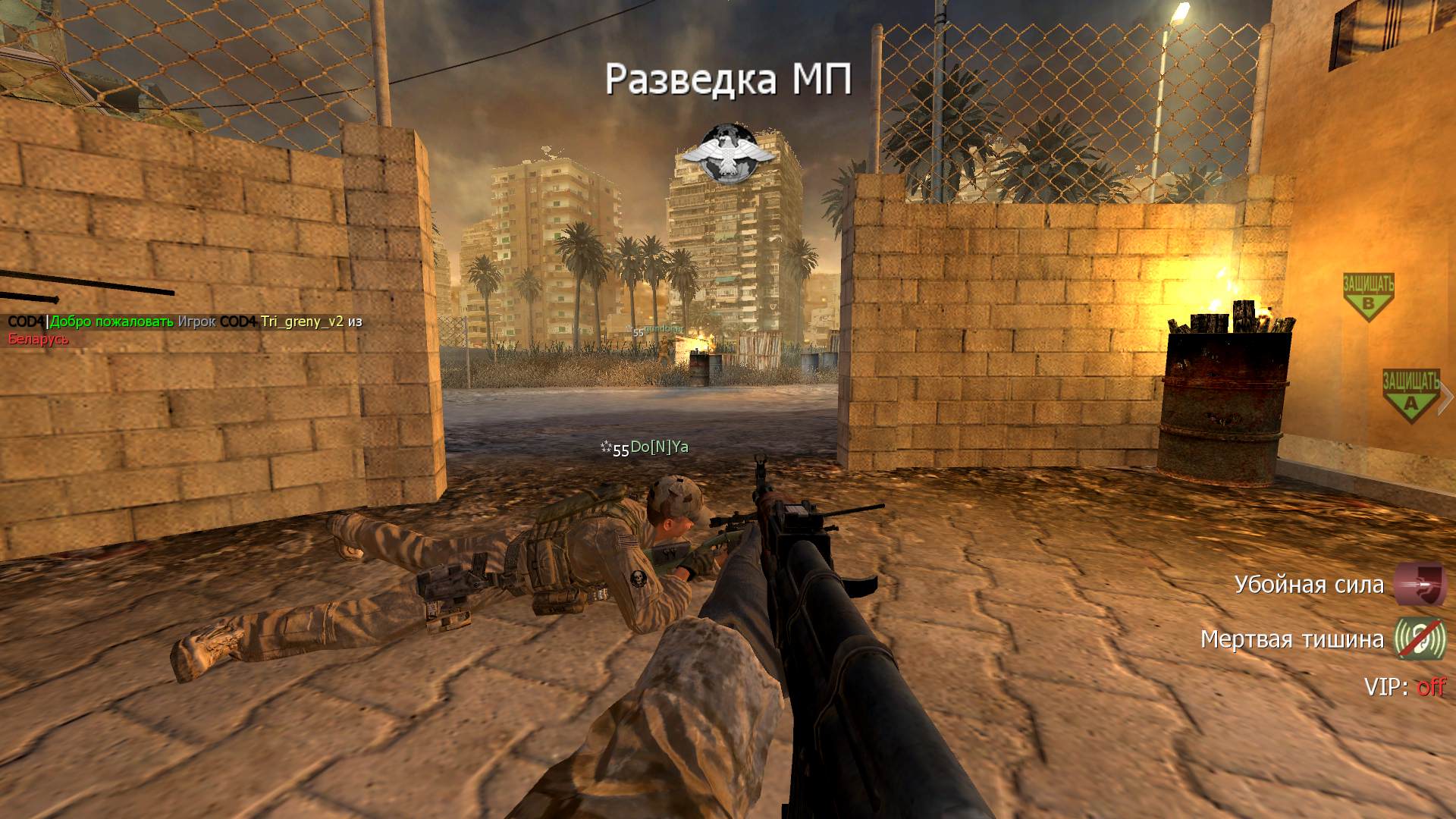Select the Мертвая тишина perk icon
This screenshot has height=819, width=1456.
click(x=1420, y=639)
